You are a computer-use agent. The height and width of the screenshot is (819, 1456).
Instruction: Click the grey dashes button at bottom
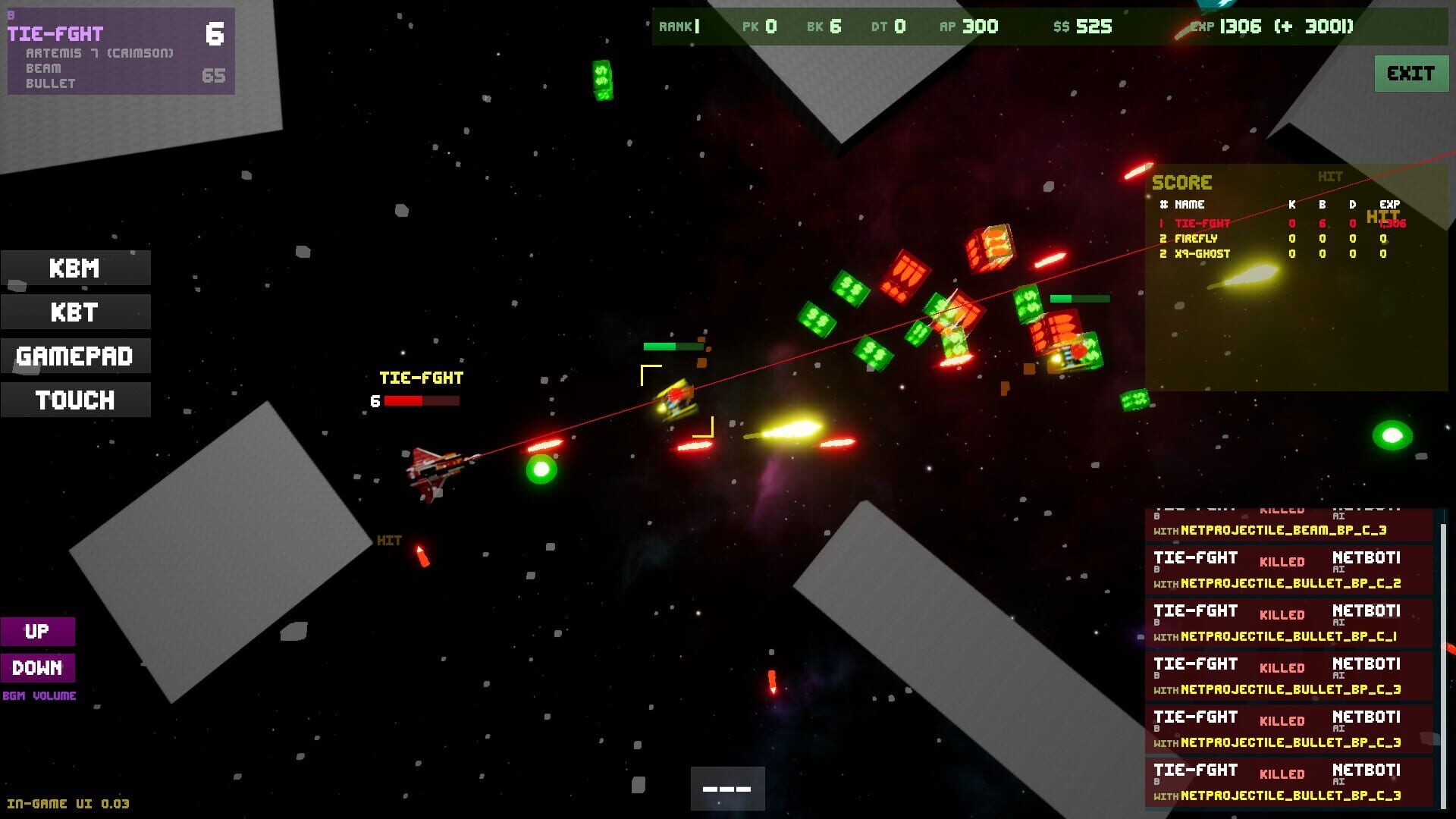tap(727, 789)
